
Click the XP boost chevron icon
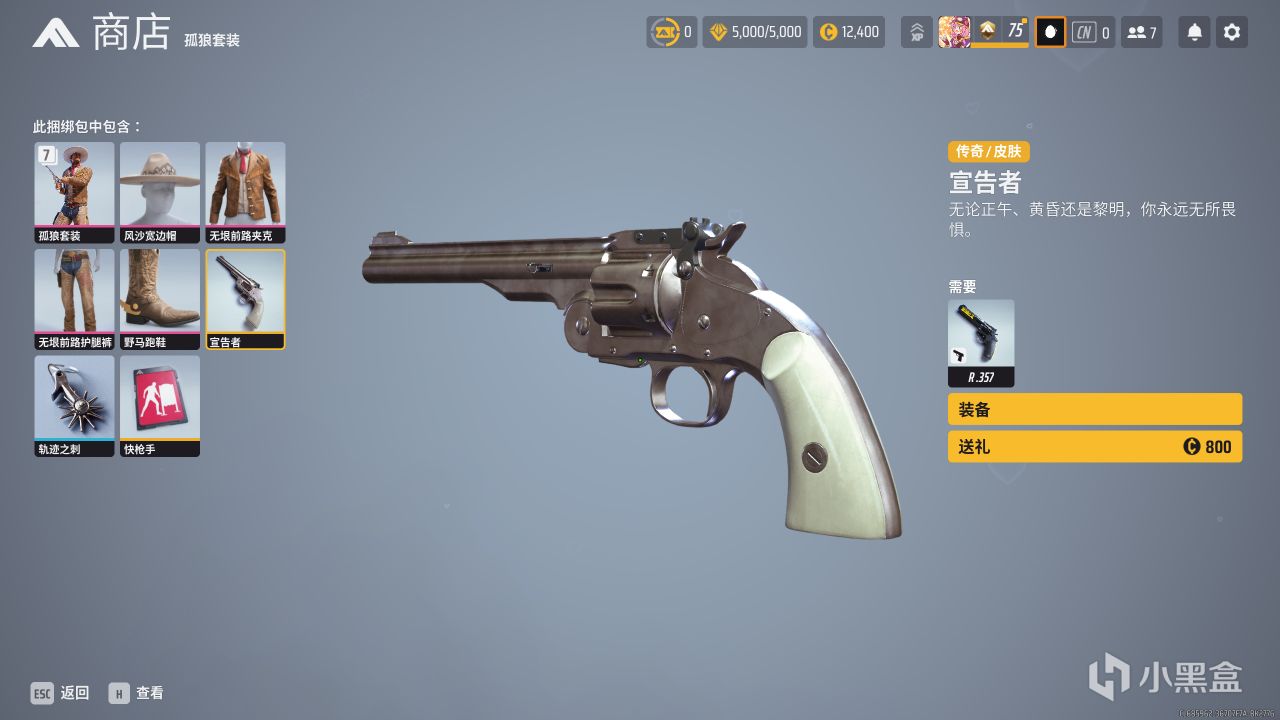pyautogui.click(x=916, y=31)
